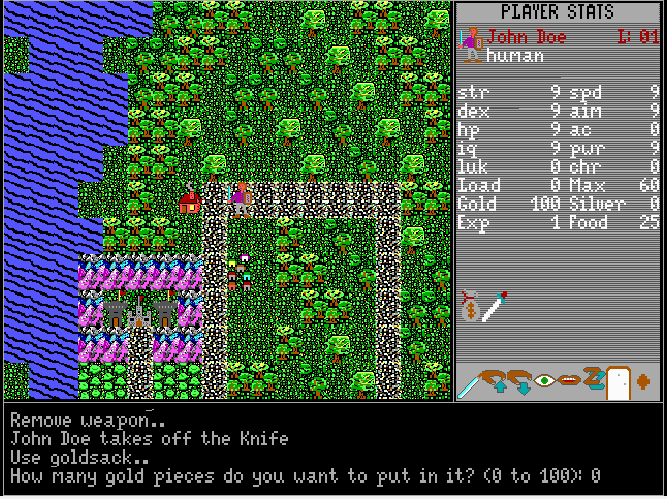
Task: Click the brown cross icon in the toolbar
Action: click(x=643, y=380)
